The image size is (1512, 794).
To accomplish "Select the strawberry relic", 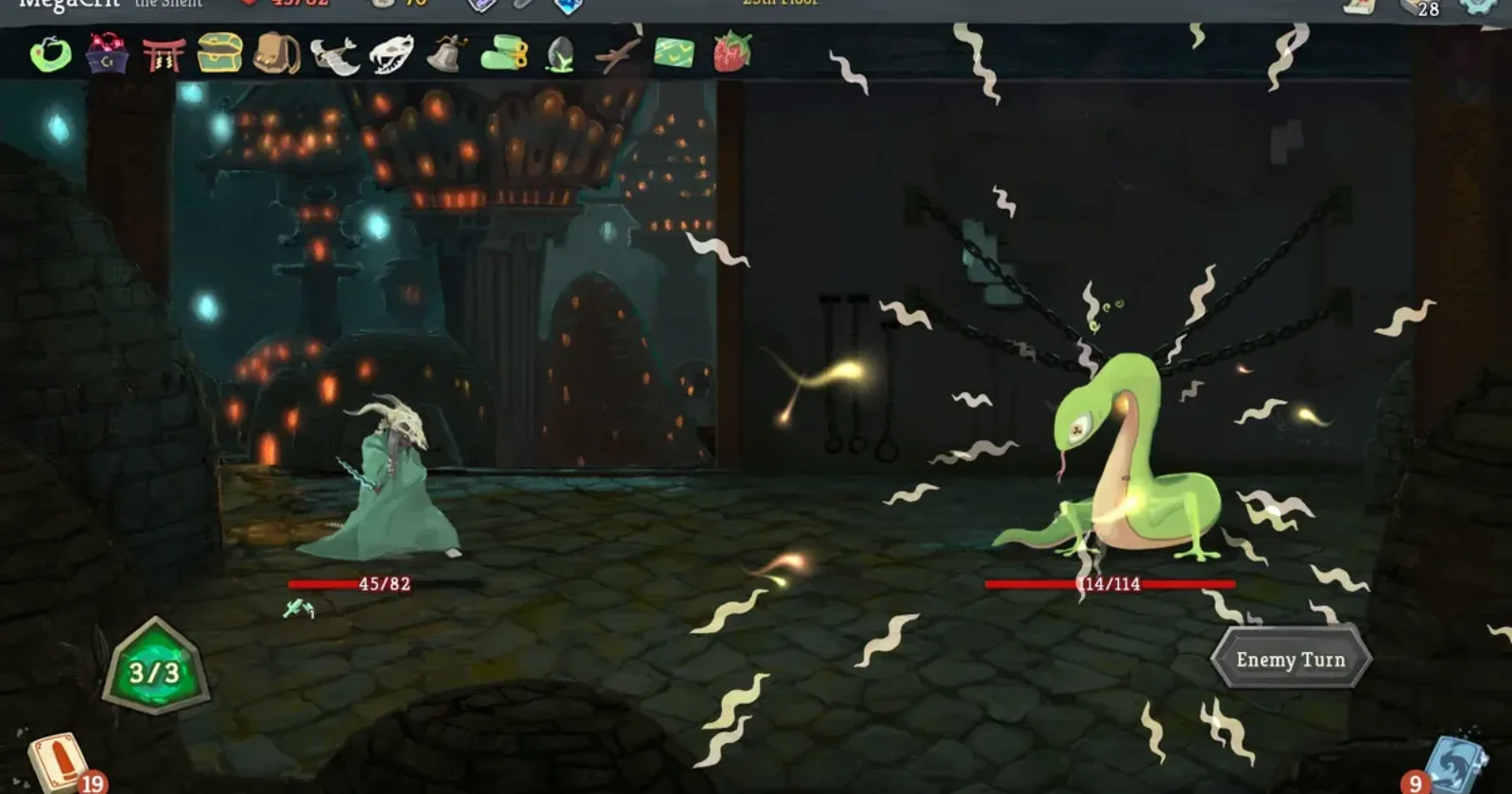I will [x=731, y=52].
